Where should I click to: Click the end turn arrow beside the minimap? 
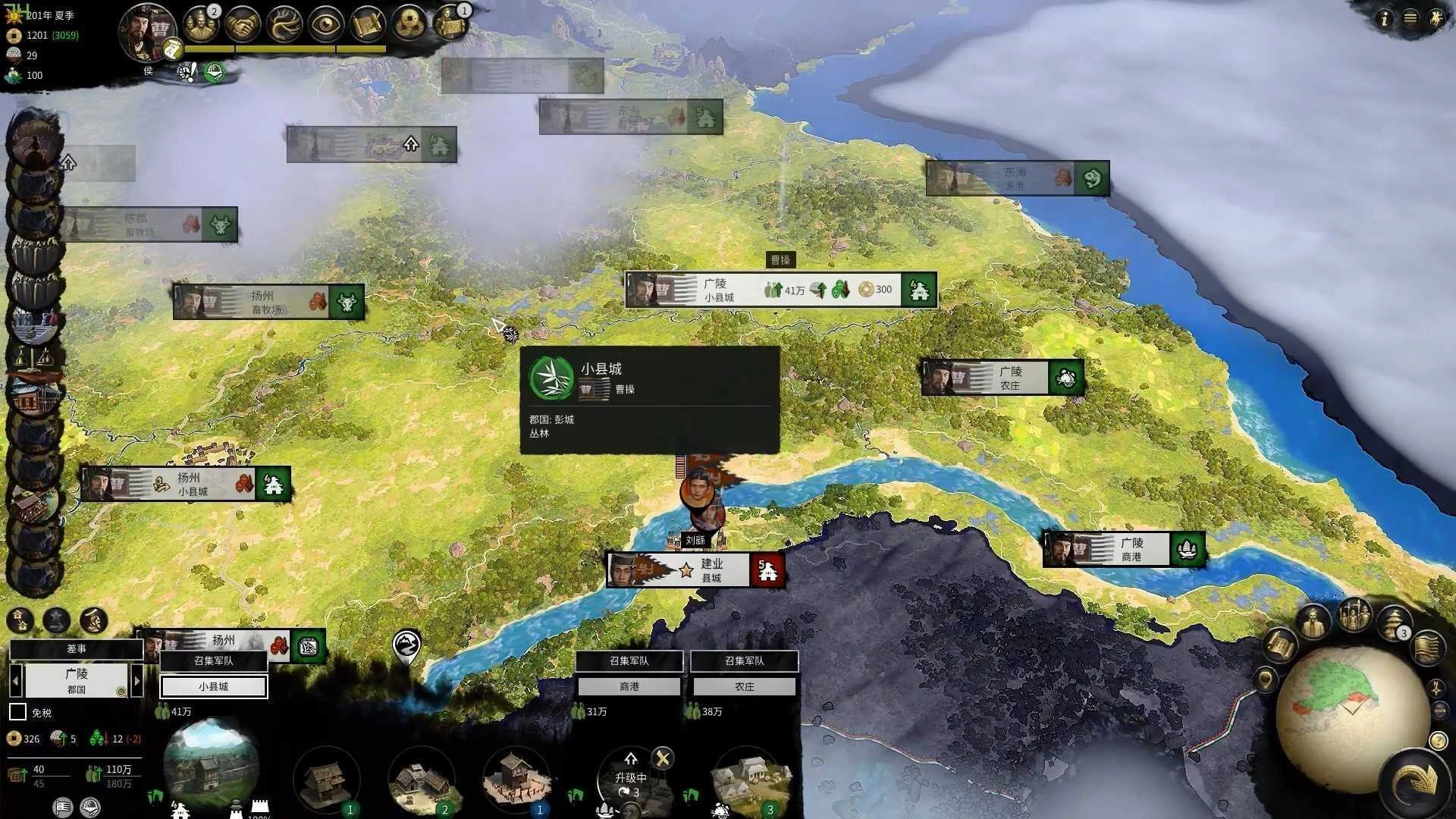1417,779
